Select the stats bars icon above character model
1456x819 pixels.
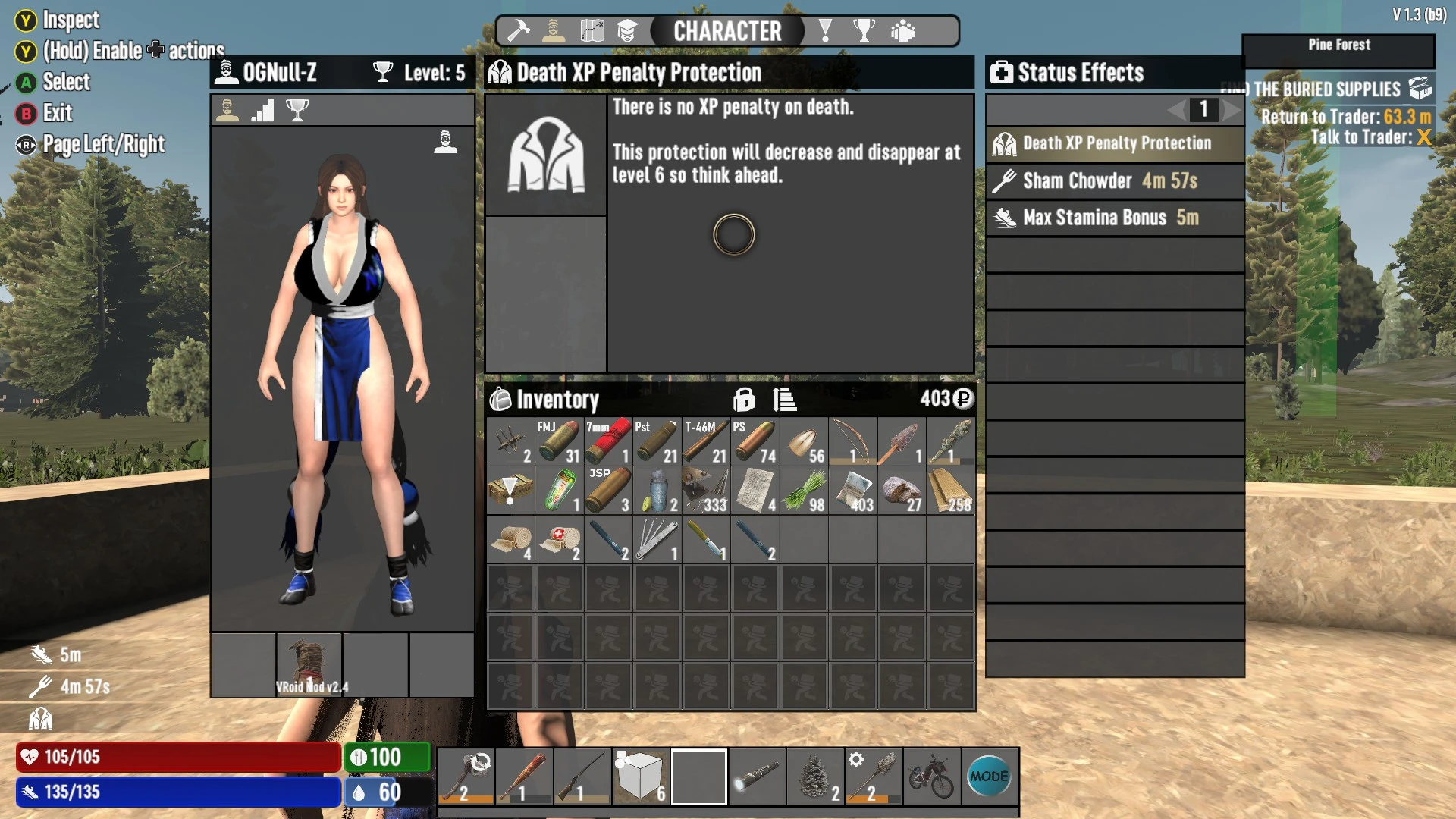tap(262, 110)
